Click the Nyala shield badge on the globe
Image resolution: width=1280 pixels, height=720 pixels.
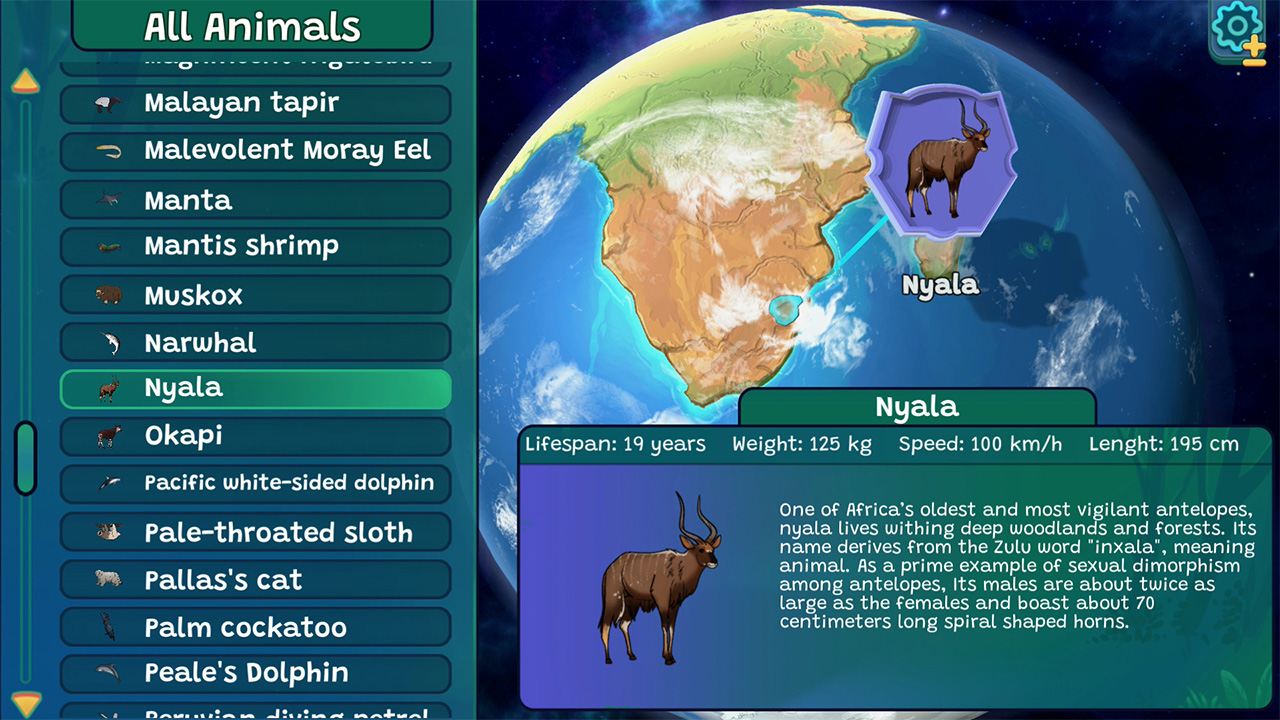(941, 163)
